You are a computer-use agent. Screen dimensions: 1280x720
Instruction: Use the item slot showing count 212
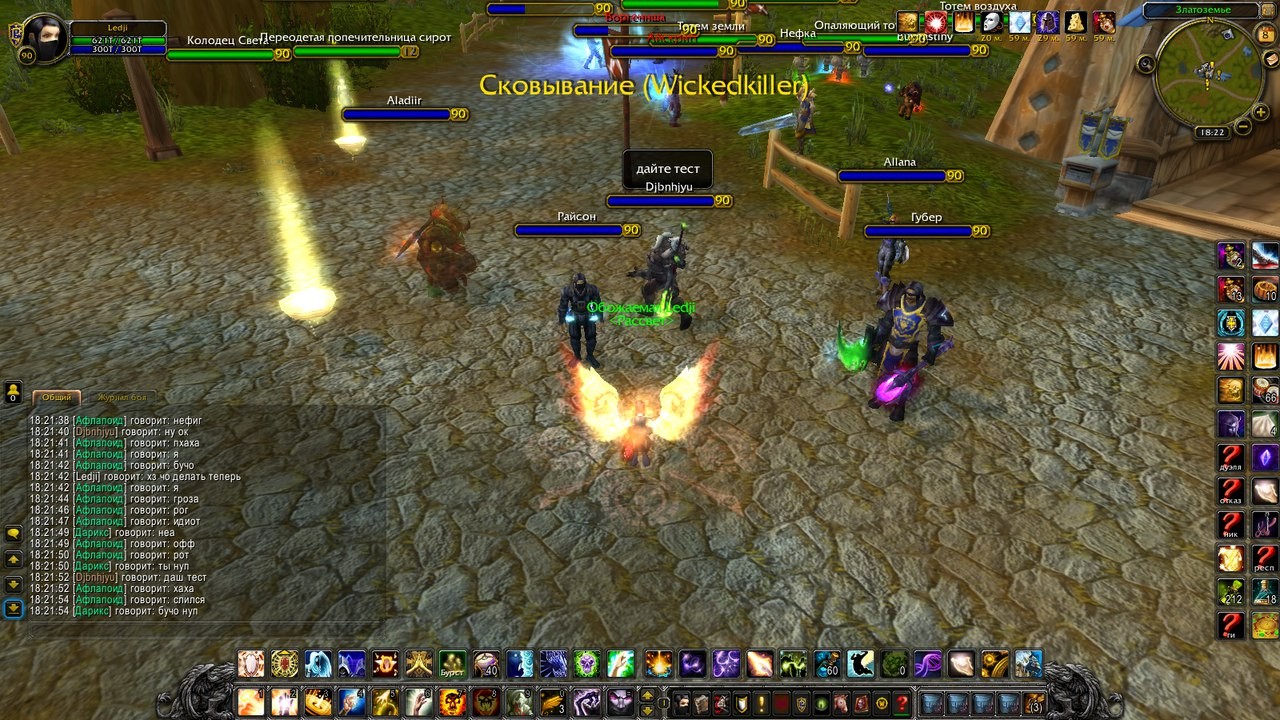point(1231,592)
